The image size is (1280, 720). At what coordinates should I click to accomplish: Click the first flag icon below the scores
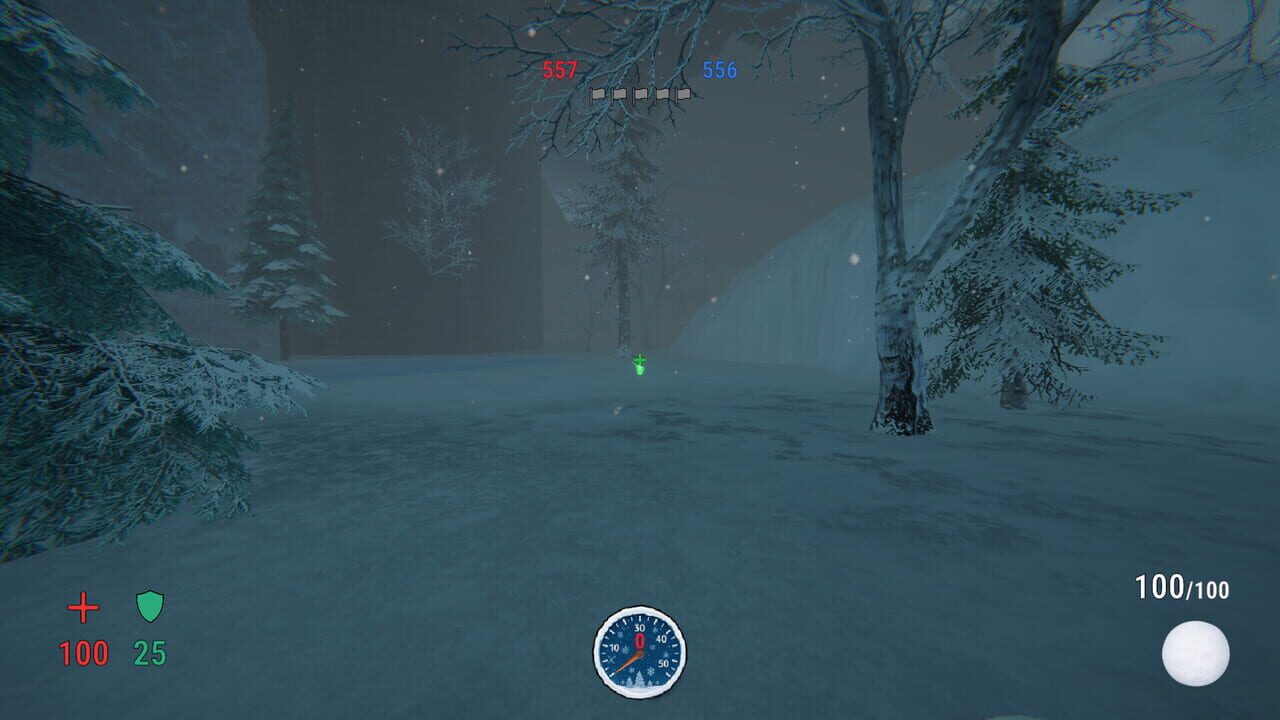[x=599, y=94]
